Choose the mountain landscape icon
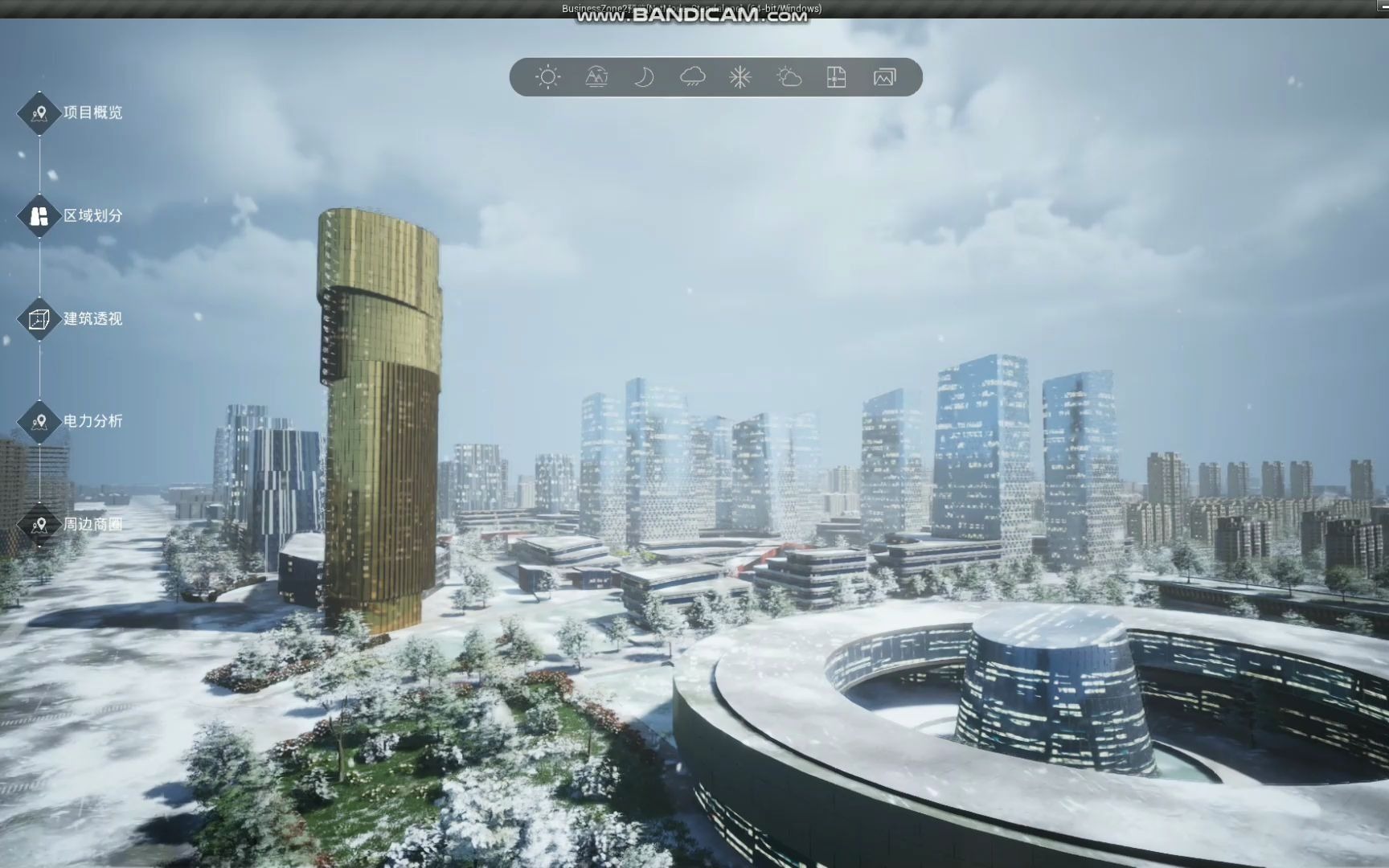 tap(596, 77)
